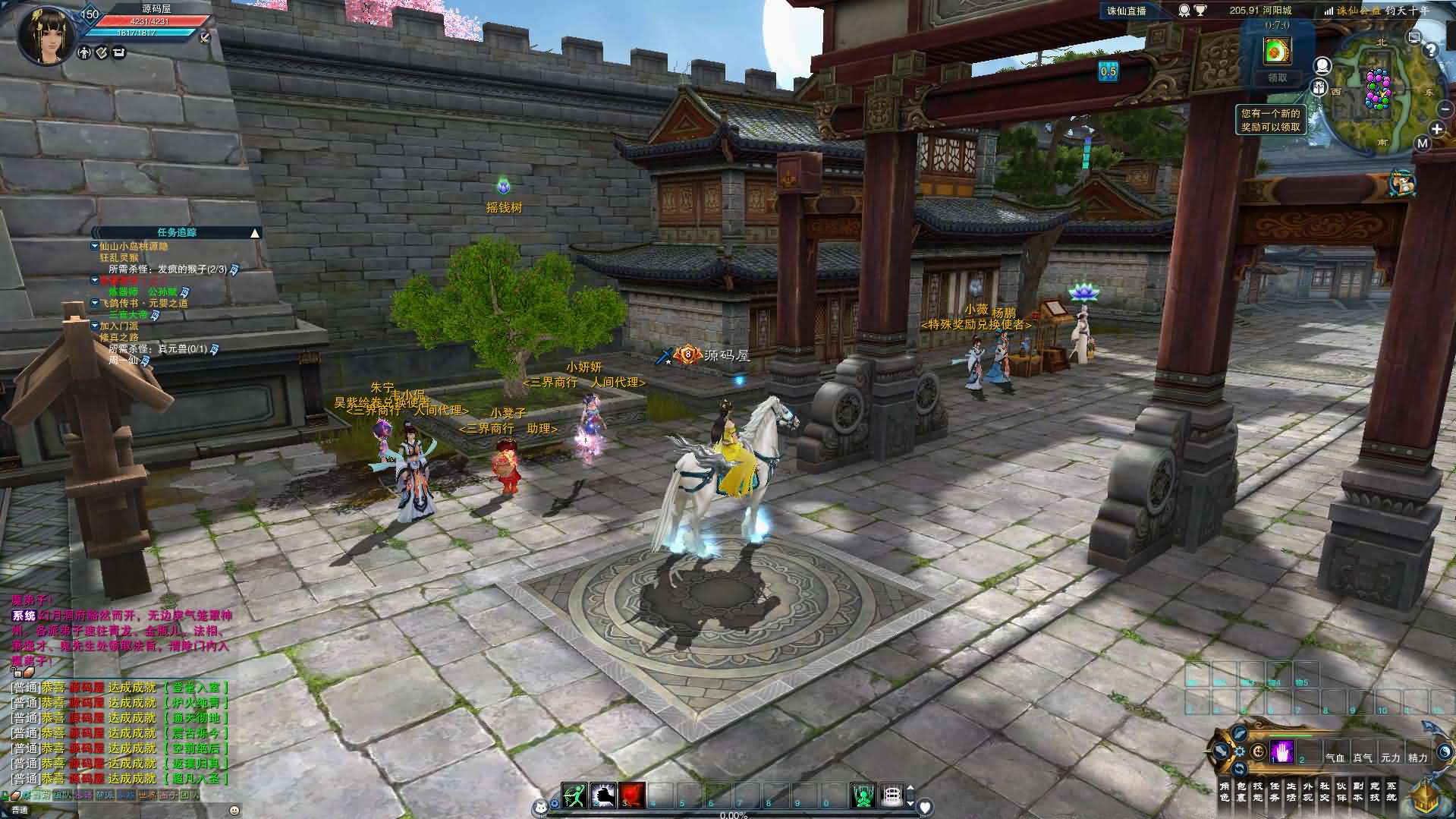Collapse the 任务追踪 quest tracker panel
The image size is (1456, 819).
point(255,233)
